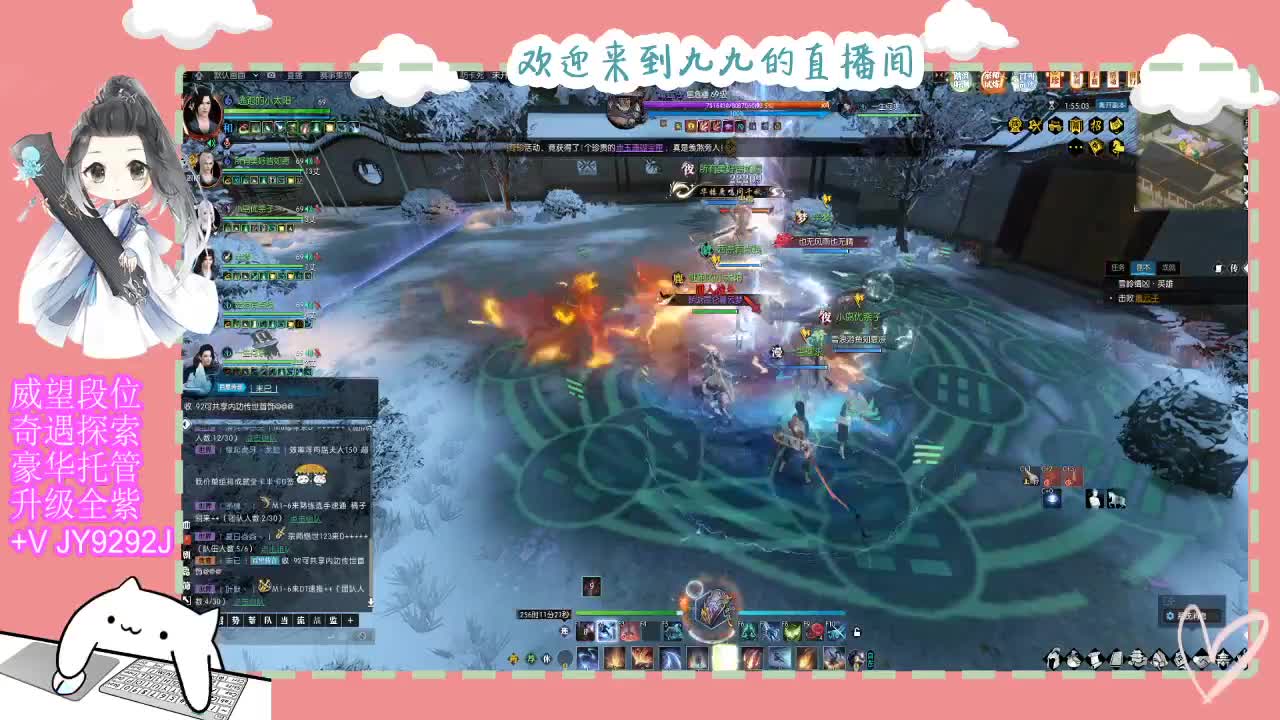Click the 击败黑风王 quest objective link
Viewport: 1280px width, 720px height.
pyautogui.click(x=1150, y=298)
